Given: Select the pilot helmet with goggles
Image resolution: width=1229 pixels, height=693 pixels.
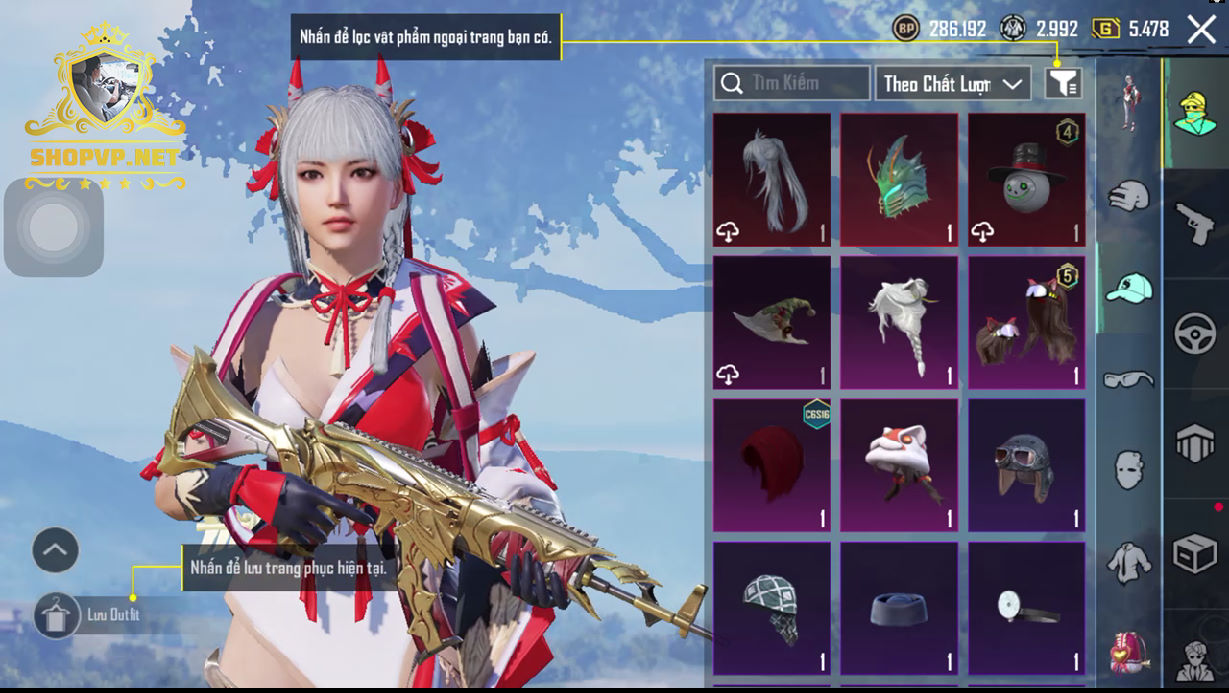Looking at the screenshot, I should (1026, 465).
